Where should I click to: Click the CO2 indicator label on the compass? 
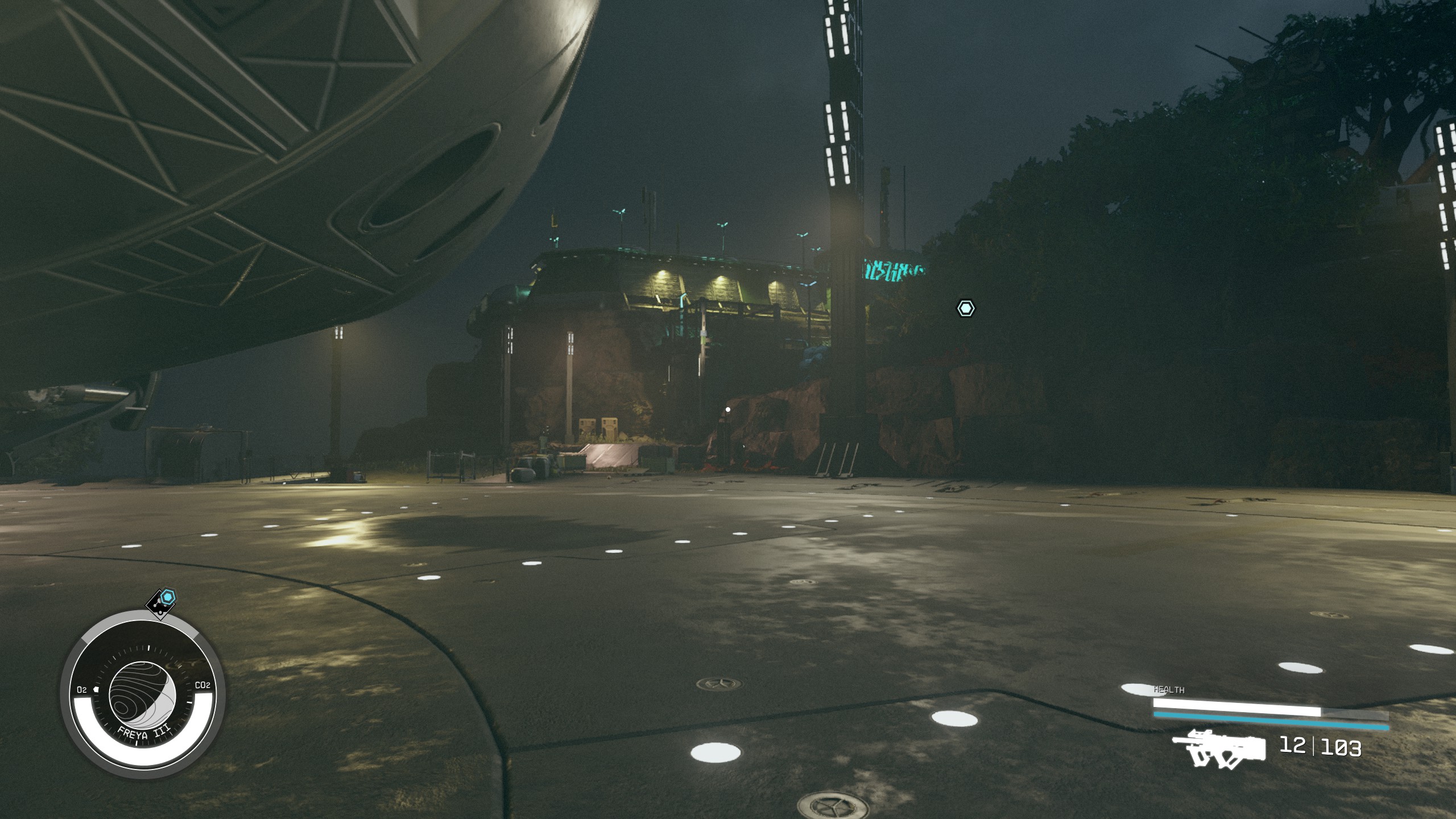click(x=203, y=685)
